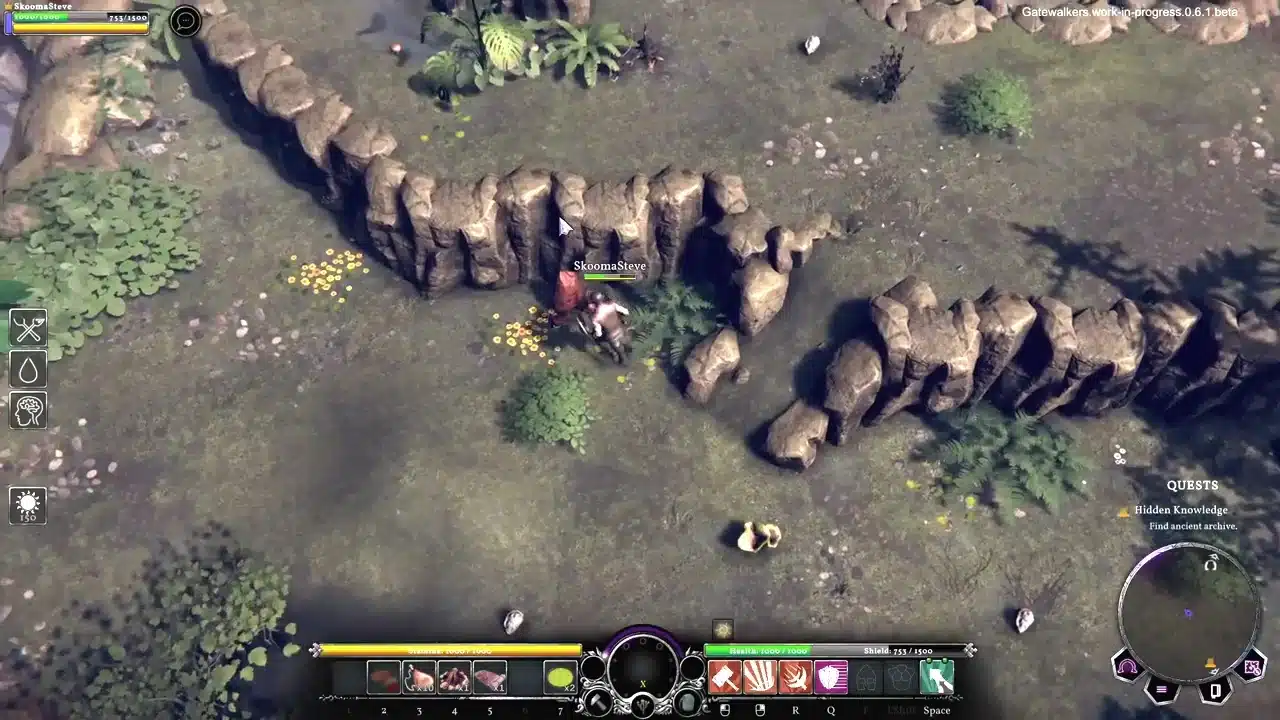The height and width of the screenshot is (720, 1280).
Task: Select the hammer attack skill on the action bar
Action: click(727, 677)
